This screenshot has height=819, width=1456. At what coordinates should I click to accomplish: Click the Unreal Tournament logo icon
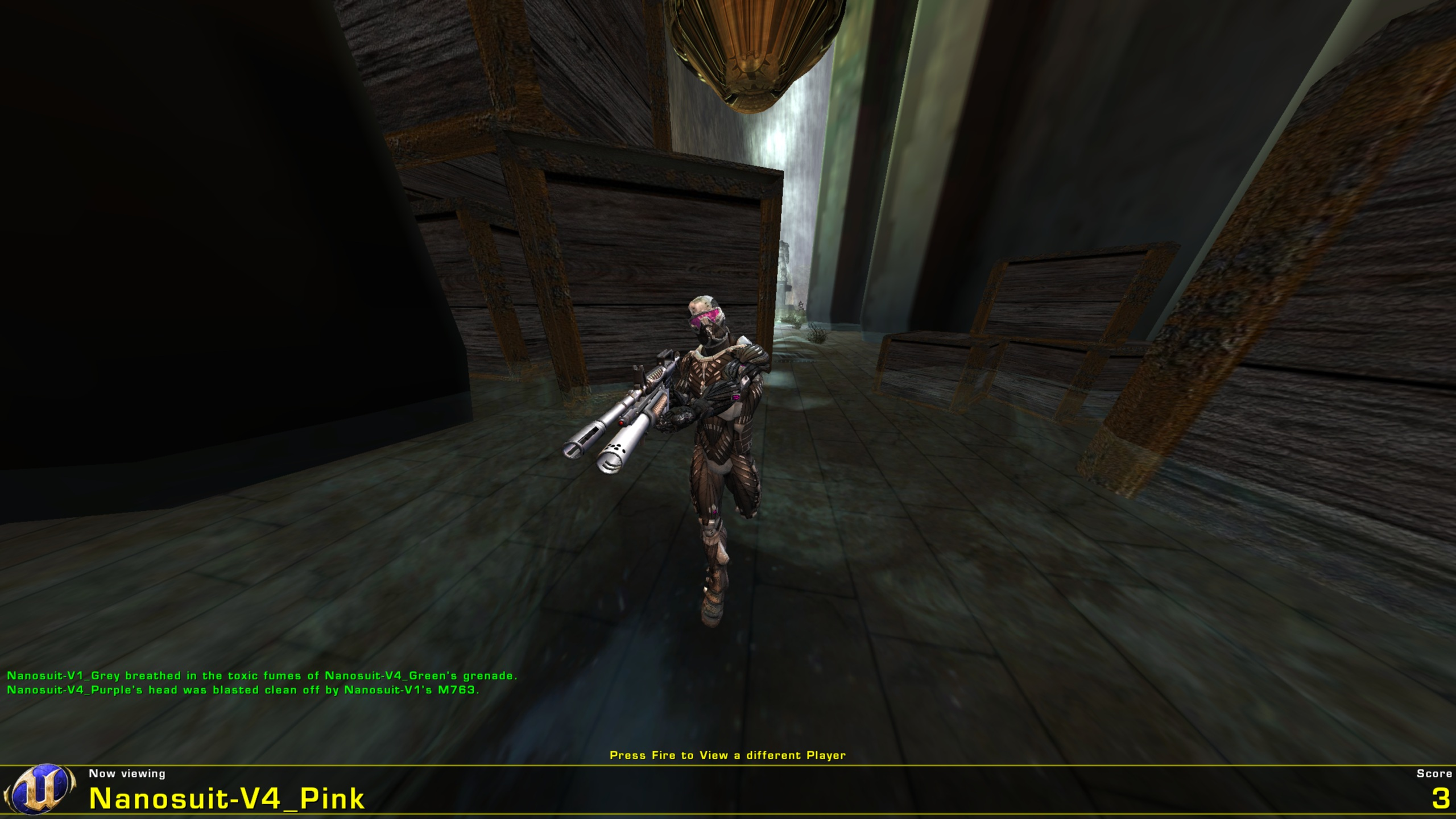(37, 791)
